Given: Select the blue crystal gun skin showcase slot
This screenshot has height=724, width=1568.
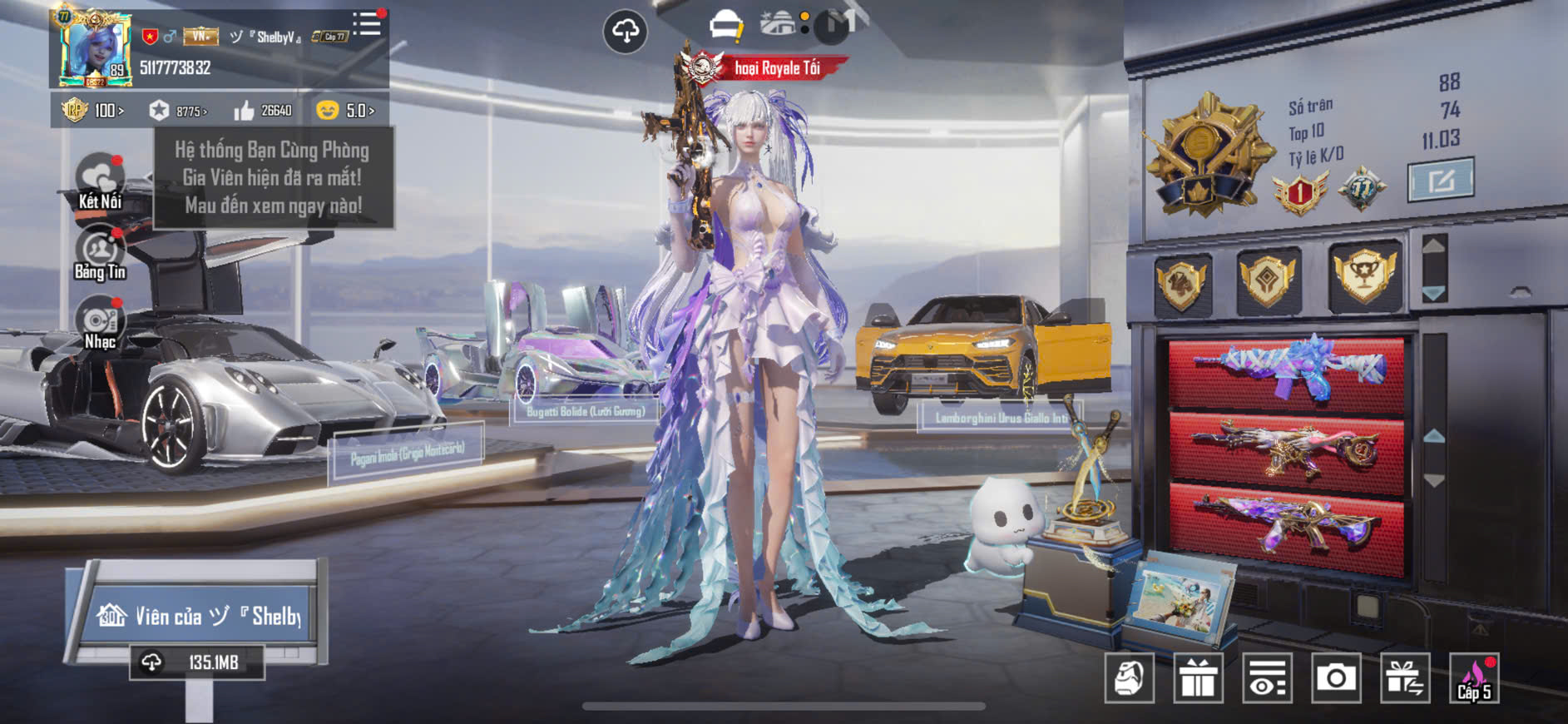Looking at the screenshot, I should pyautogui.click(x=1287, y=369).
